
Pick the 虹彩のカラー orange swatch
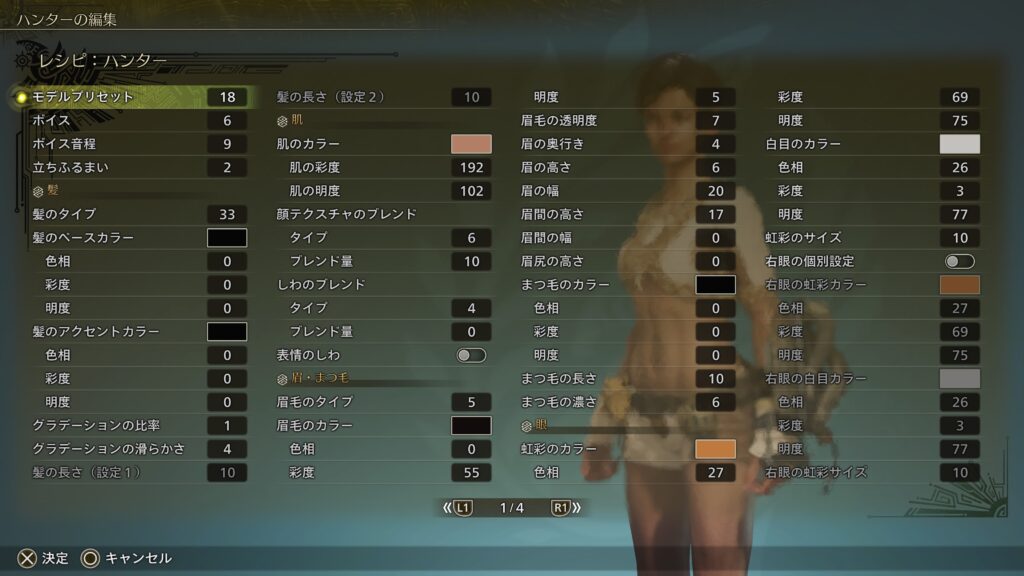coord(715,449)
